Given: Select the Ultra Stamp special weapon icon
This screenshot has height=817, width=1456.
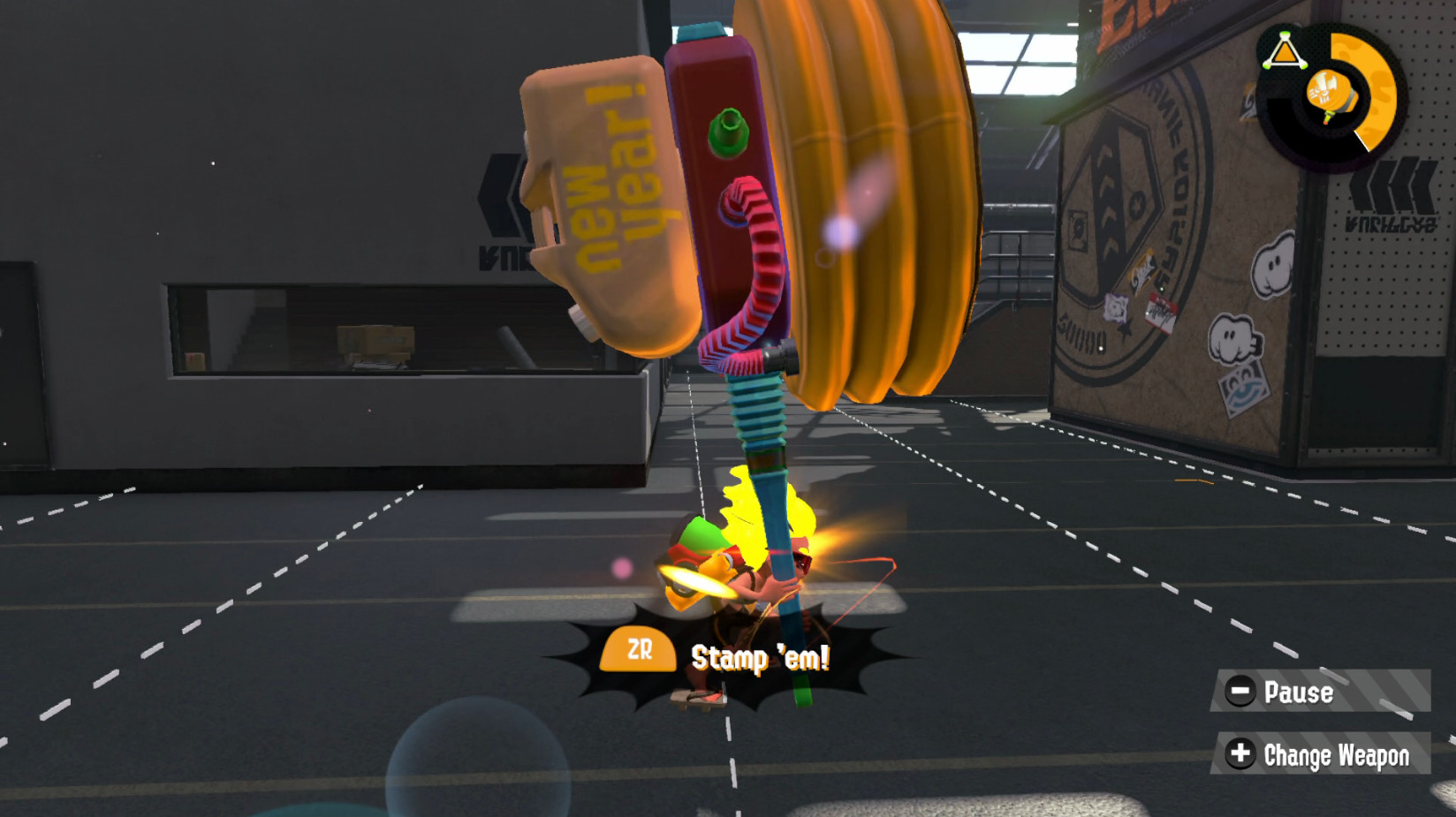Looking at the screenshot, I should (1328, 91).
